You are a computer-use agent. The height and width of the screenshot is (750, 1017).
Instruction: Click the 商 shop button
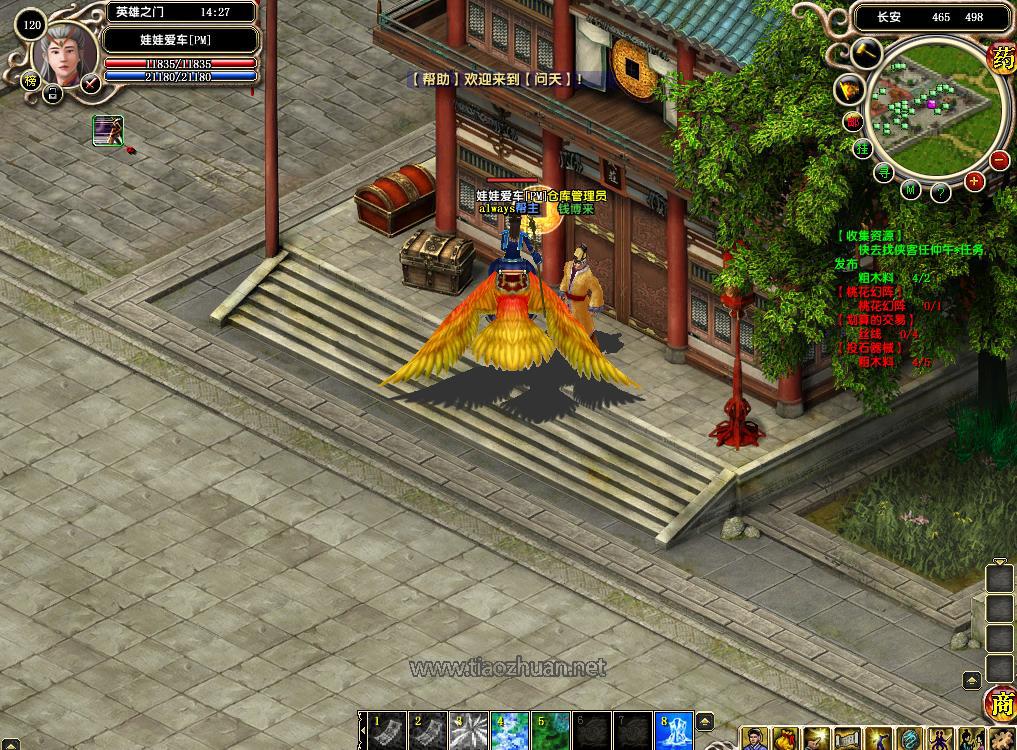click(999, 703)
